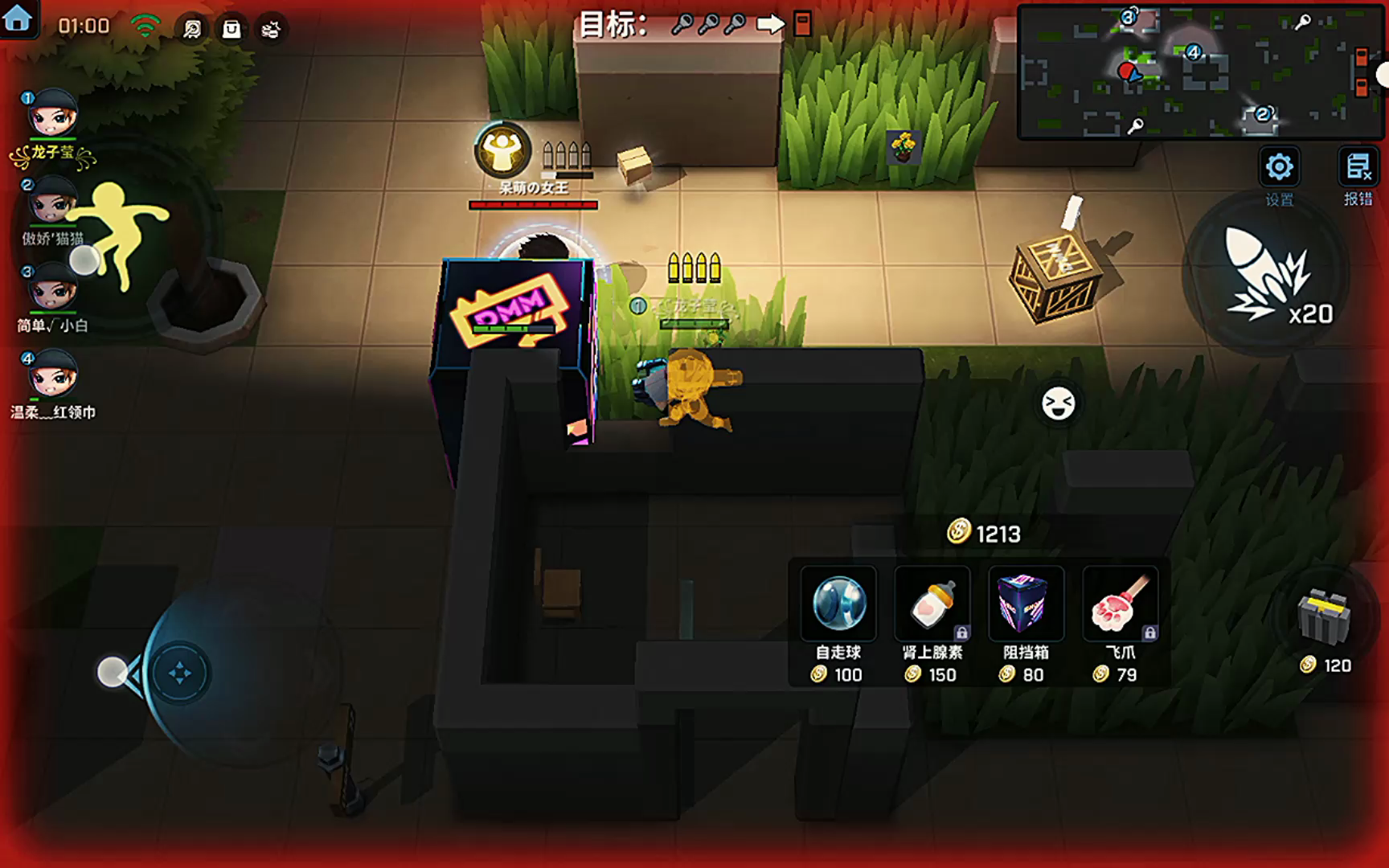Buy the 阻挡箱 blocking box
This screenshot has height=868, width=1389.
click(1026, 604)
